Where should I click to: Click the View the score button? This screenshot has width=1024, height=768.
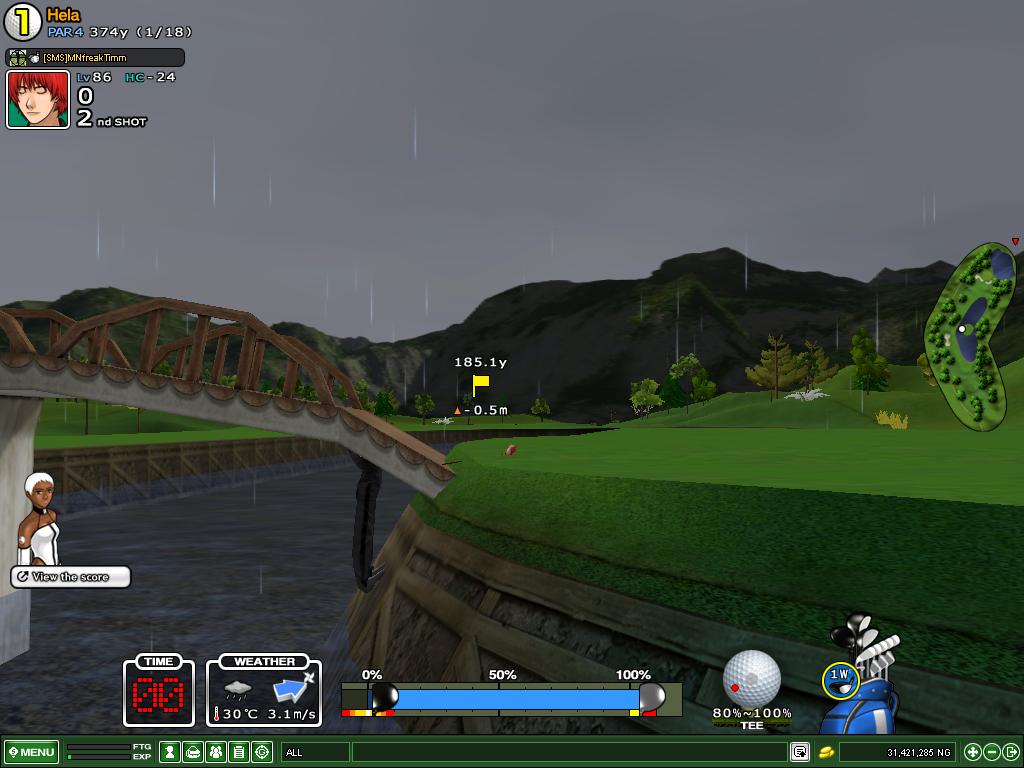point(70,577)
